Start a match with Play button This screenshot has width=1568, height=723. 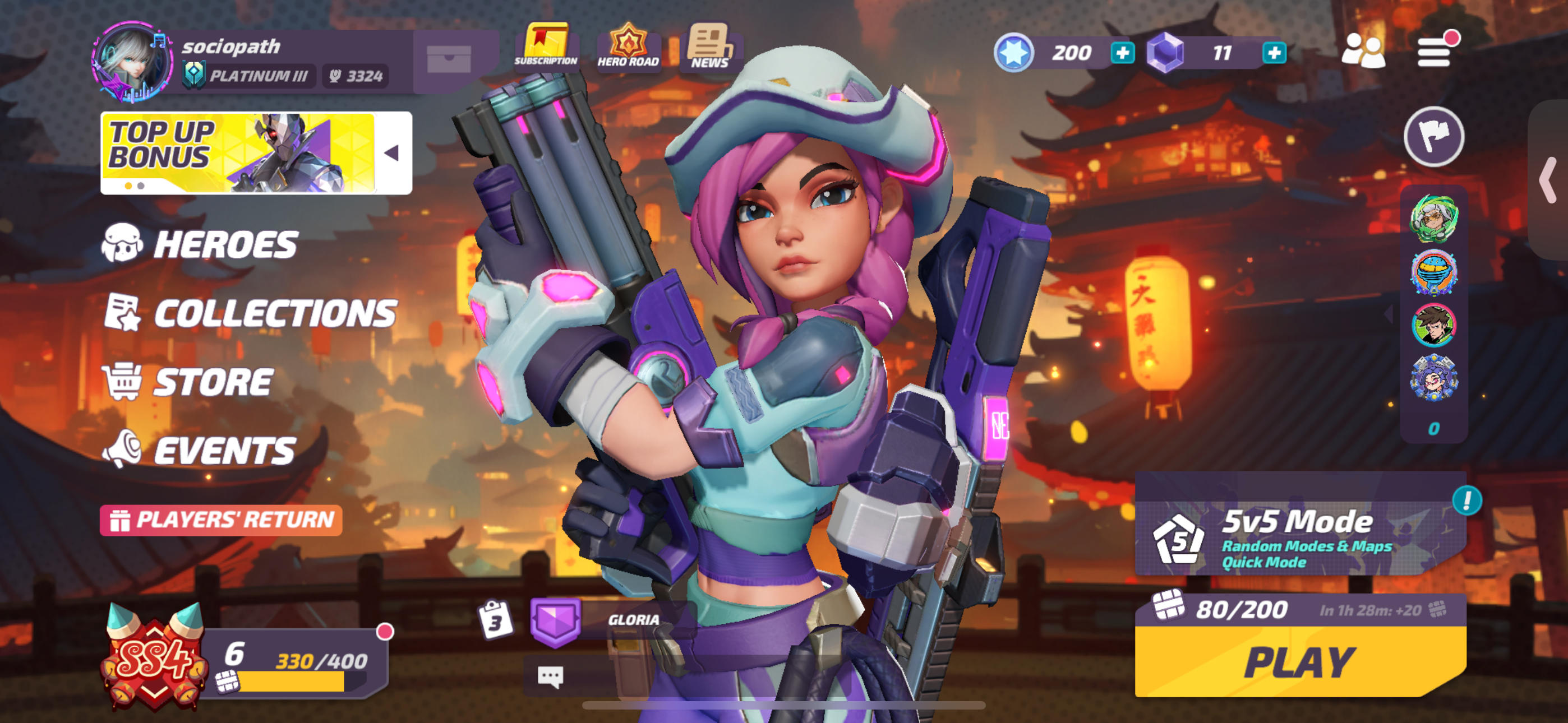(1299, 662)
